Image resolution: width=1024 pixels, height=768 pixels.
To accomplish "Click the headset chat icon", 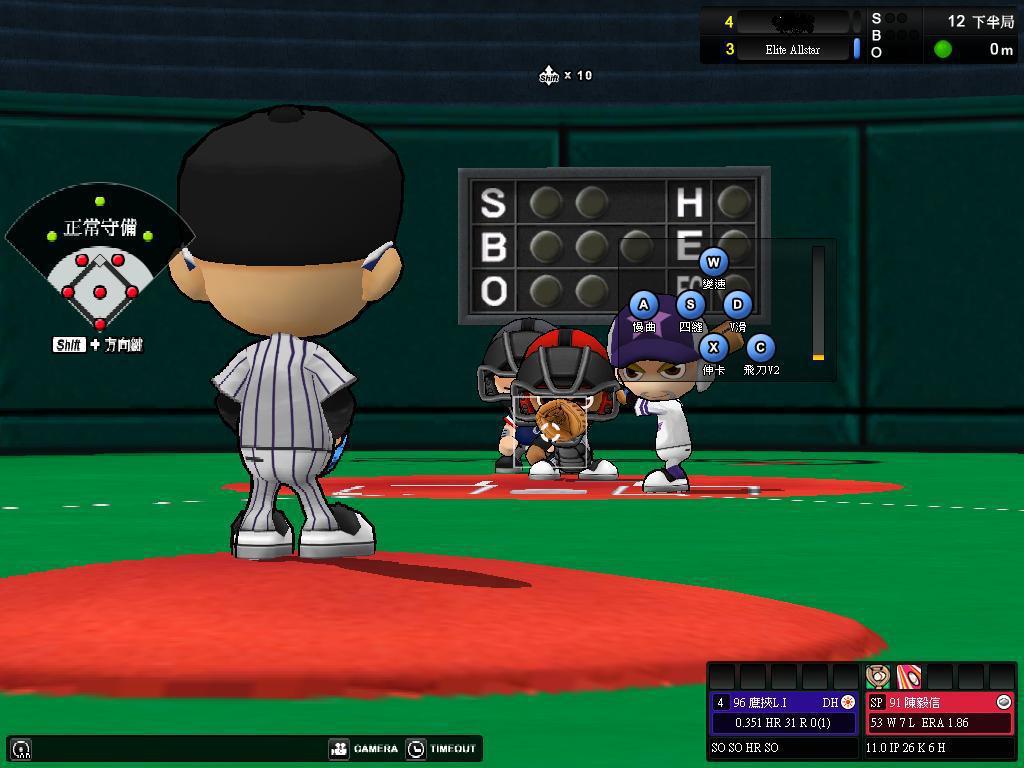I will click(x=21, y=748).
